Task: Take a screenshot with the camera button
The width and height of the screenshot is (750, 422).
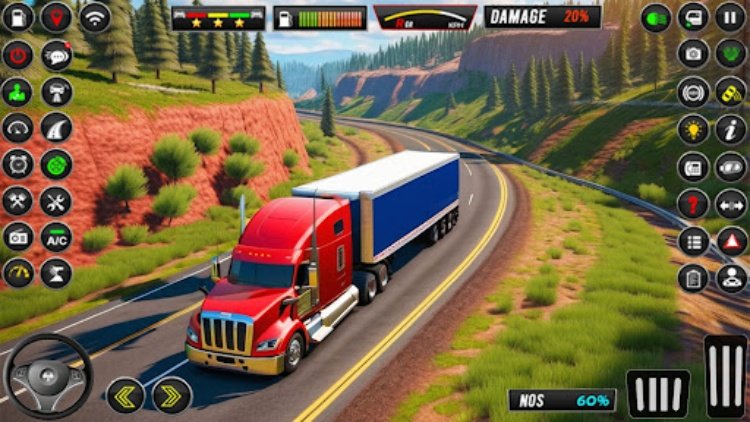Action: 693,54
